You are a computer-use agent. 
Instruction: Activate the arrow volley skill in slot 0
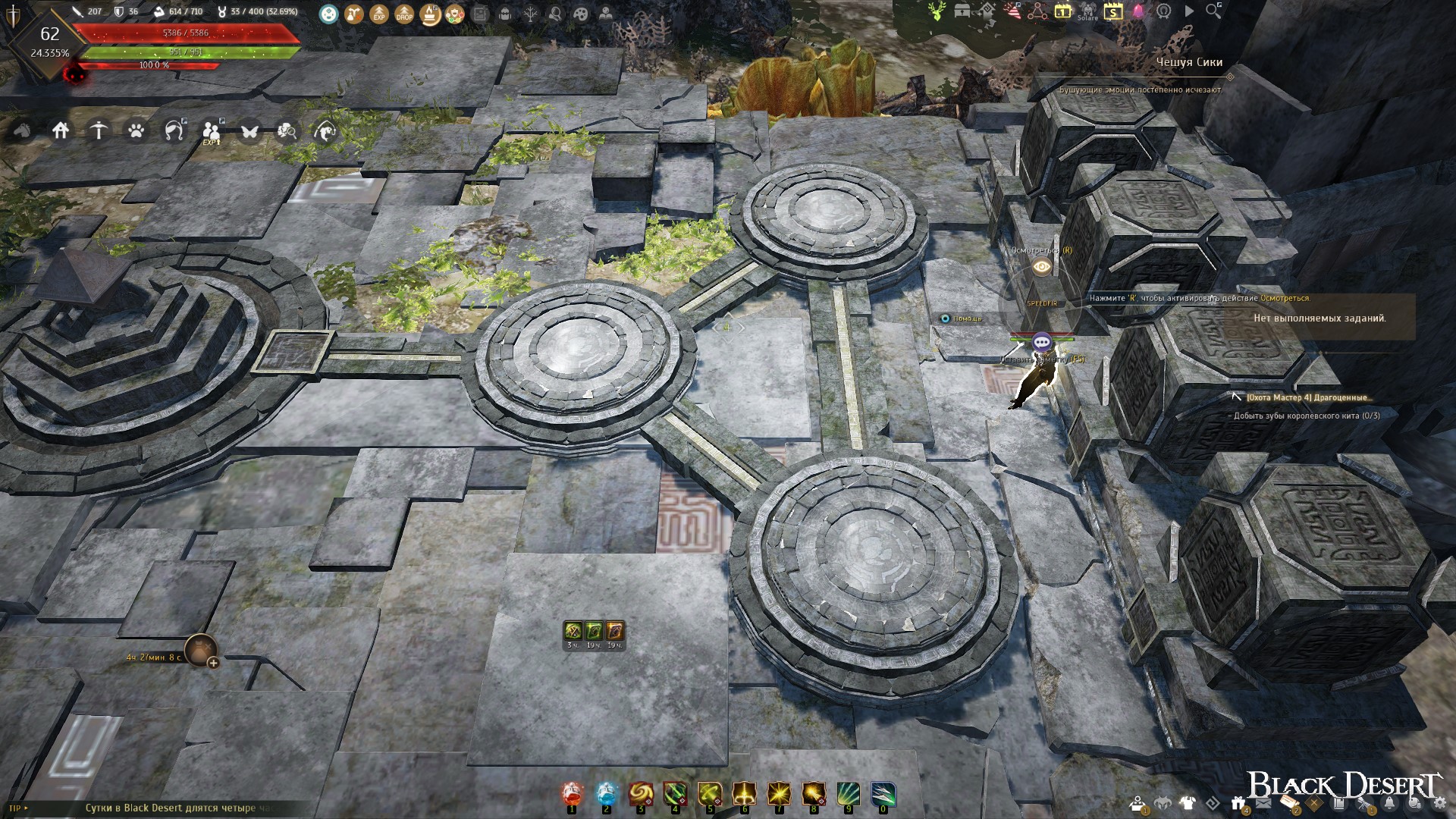[883, 794]
